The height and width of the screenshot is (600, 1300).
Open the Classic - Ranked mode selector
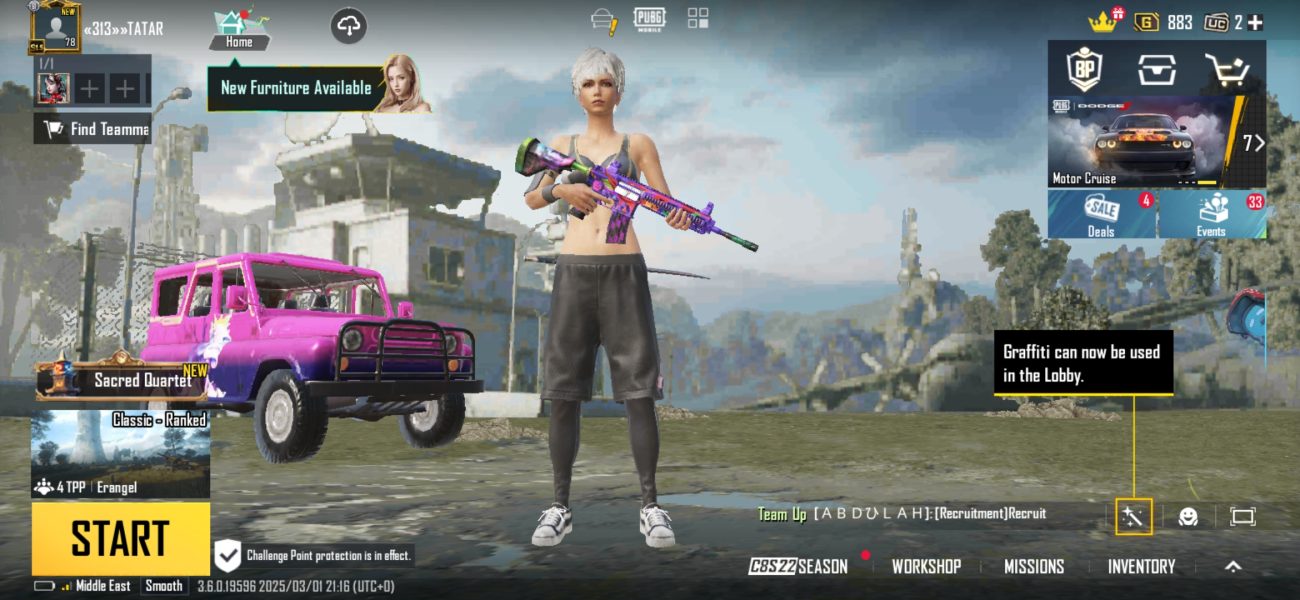click(x=120, y=453)
